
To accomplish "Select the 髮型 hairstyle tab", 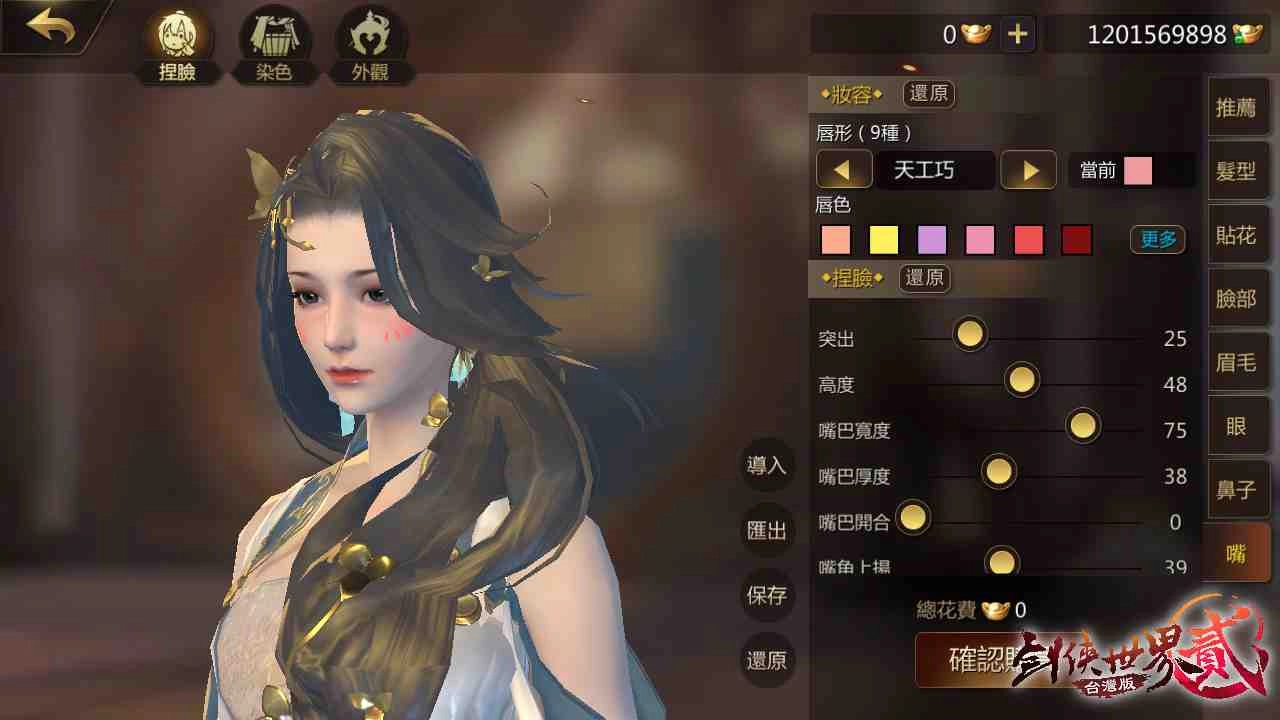I will [1237, 170].
